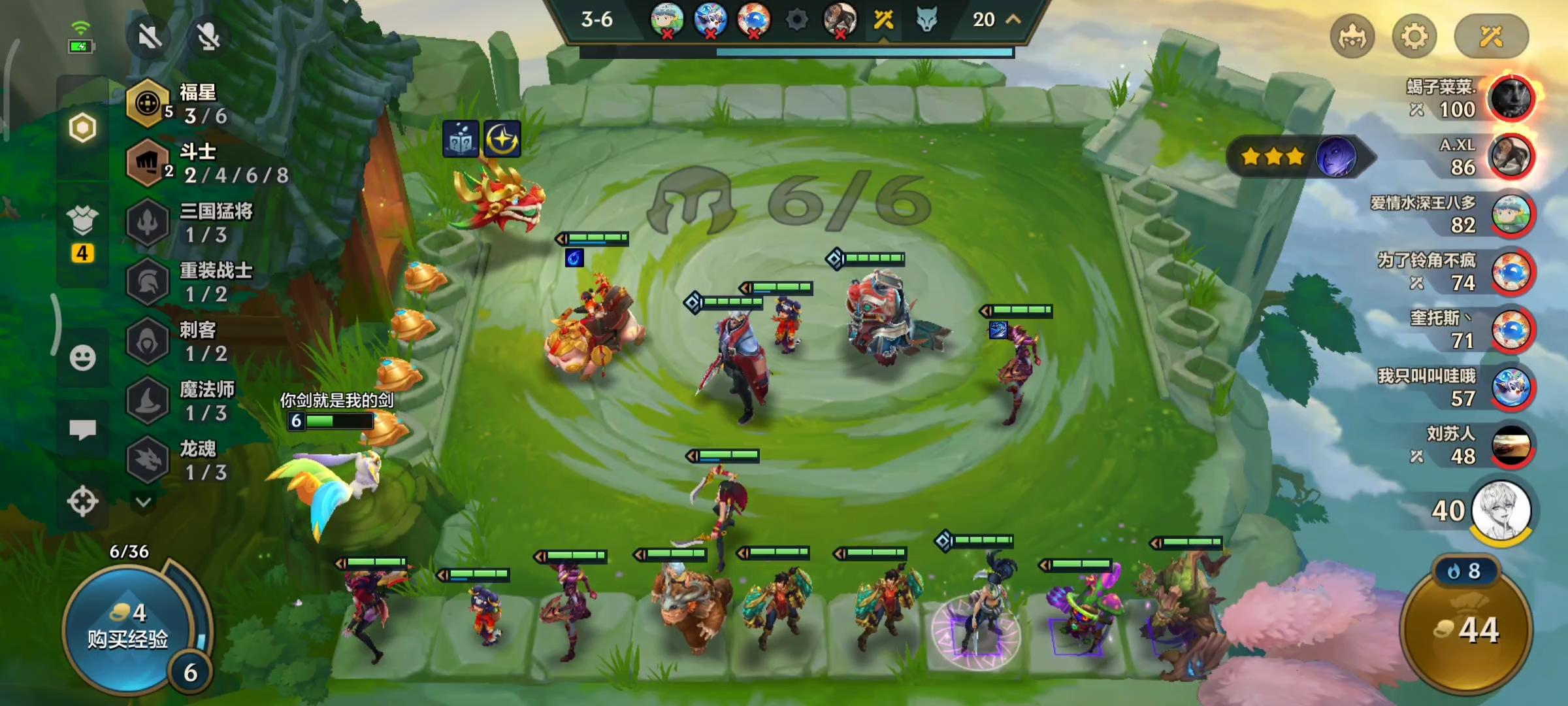Expand the stage round tracker arrow
The width and height of the screenshot is (1568, 706).
1013,20
